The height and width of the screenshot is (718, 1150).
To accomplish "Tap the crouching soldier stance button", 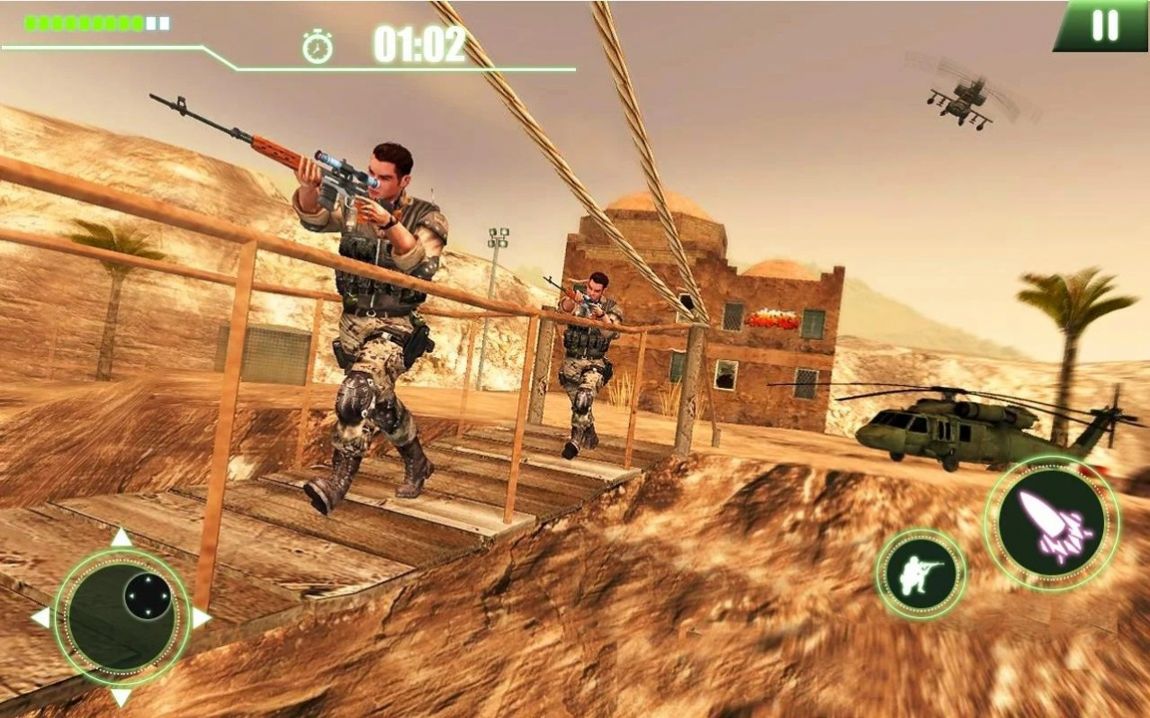I will (920, 574).
